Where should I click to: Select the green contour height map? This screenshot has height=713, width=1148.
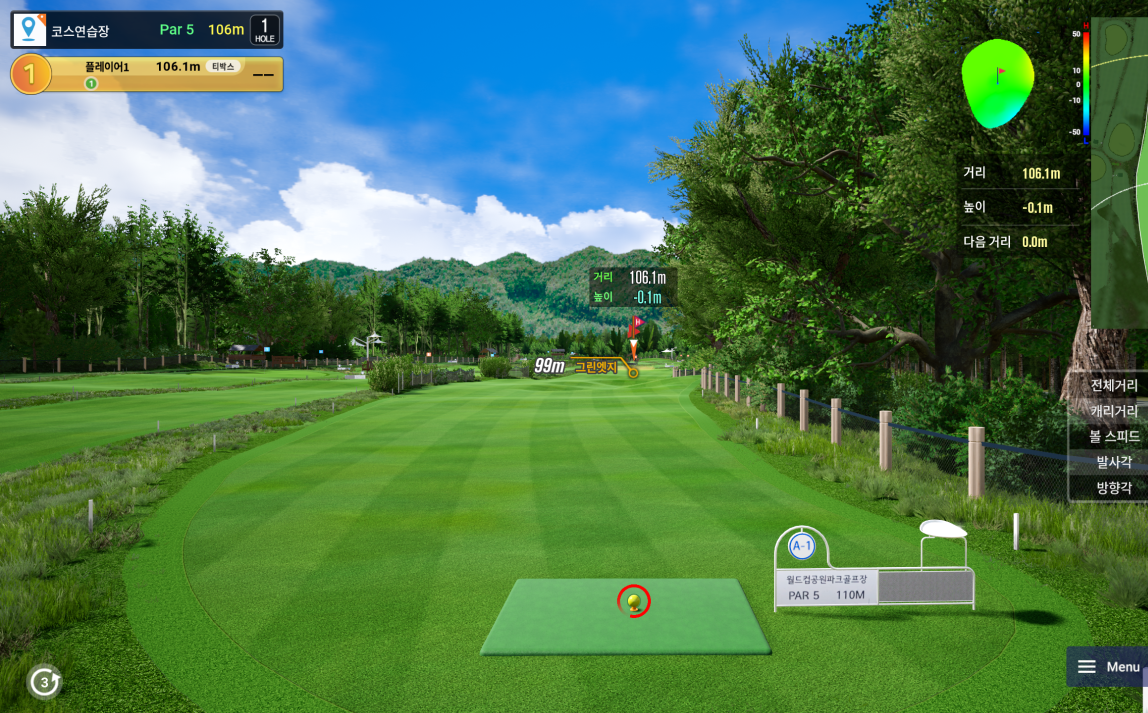point(997,84)
